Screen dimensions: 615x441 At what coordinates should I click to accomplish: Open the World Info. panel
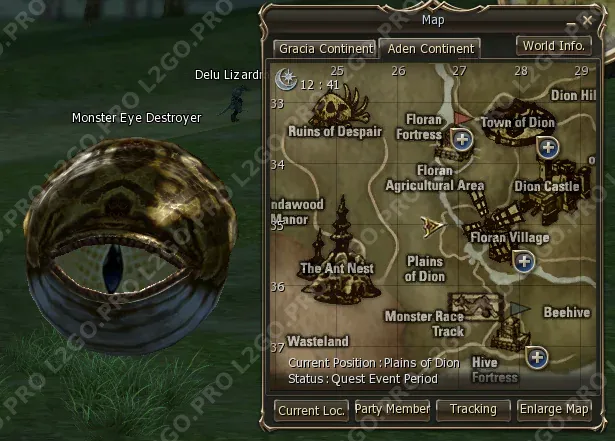click(x=553, y=46)
